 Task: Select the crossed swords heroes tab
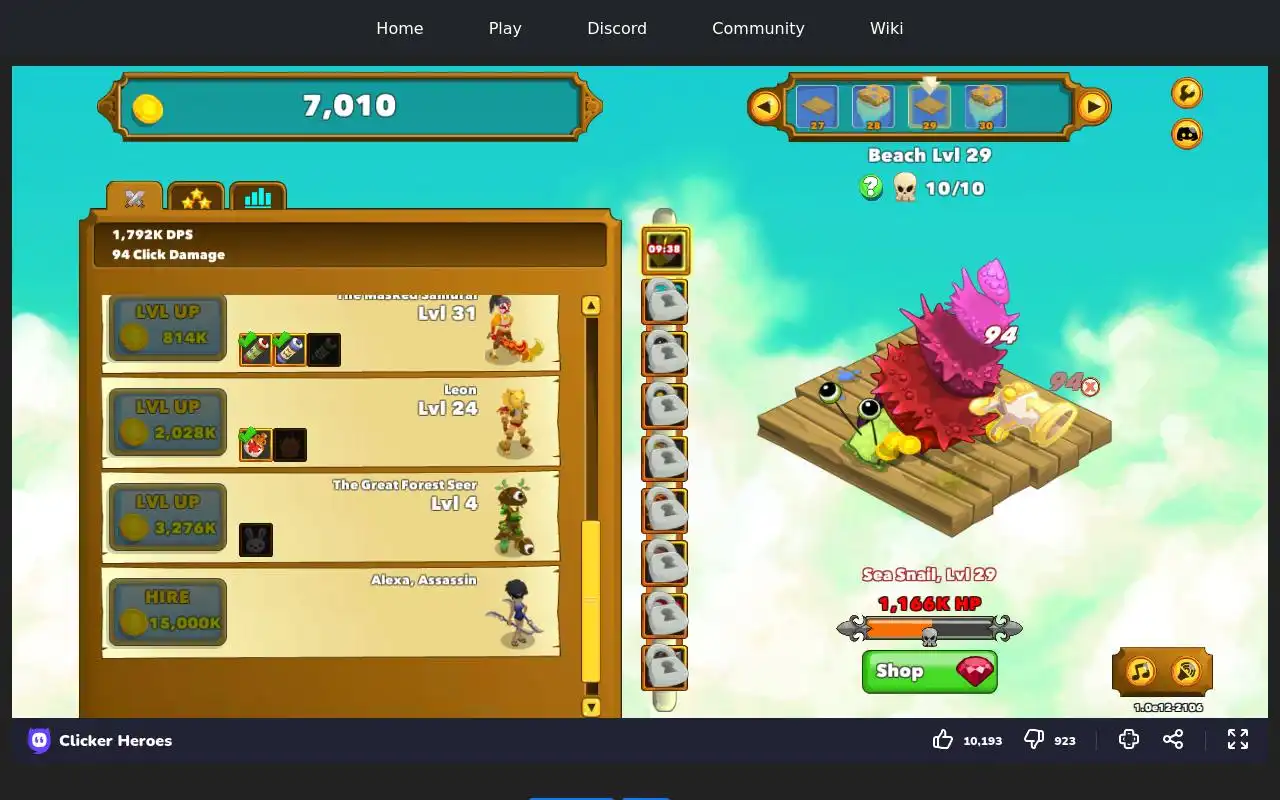(x=135, y=198)
